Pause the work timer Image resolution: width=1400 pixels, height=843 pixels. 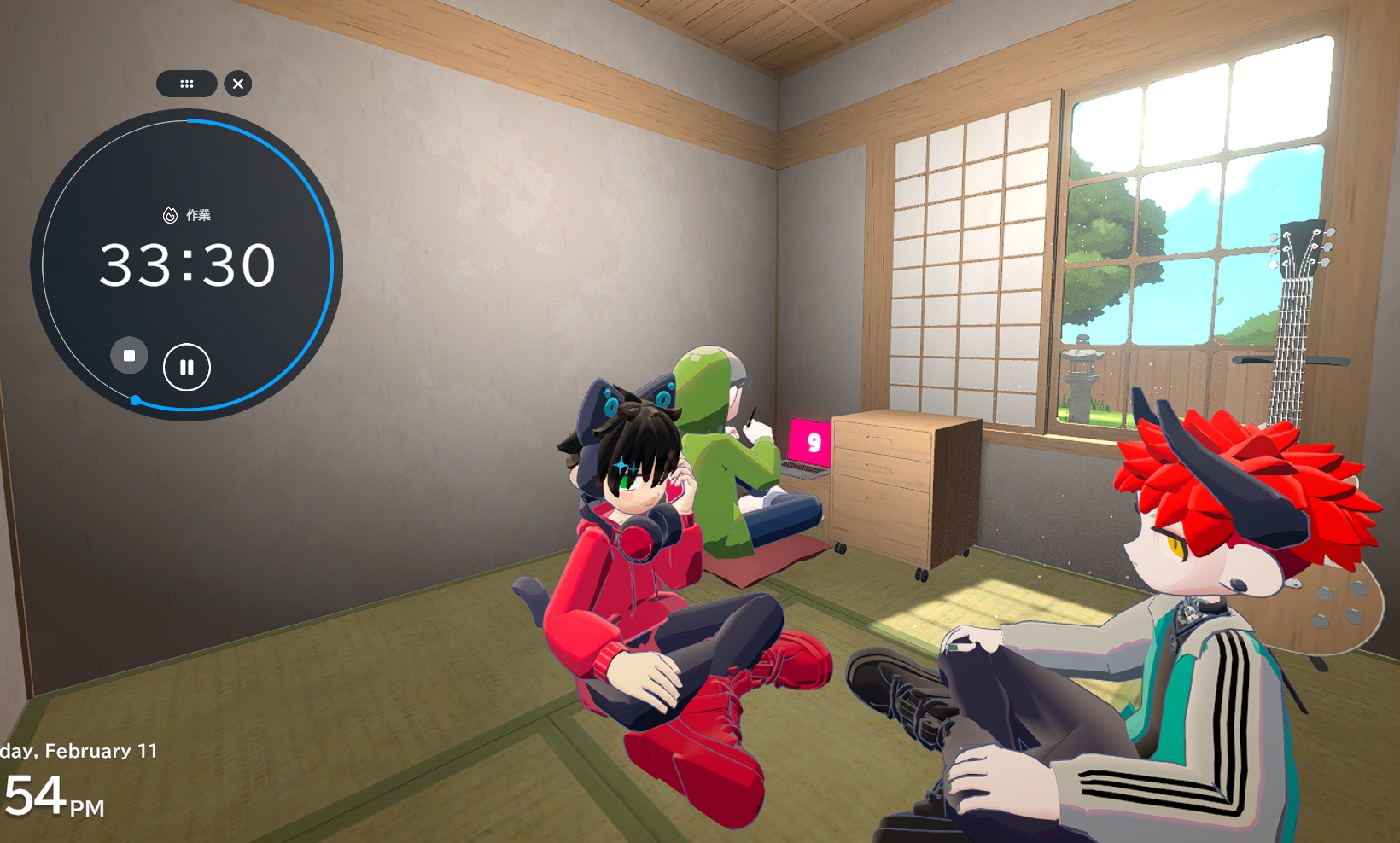(x=186, y=367)
